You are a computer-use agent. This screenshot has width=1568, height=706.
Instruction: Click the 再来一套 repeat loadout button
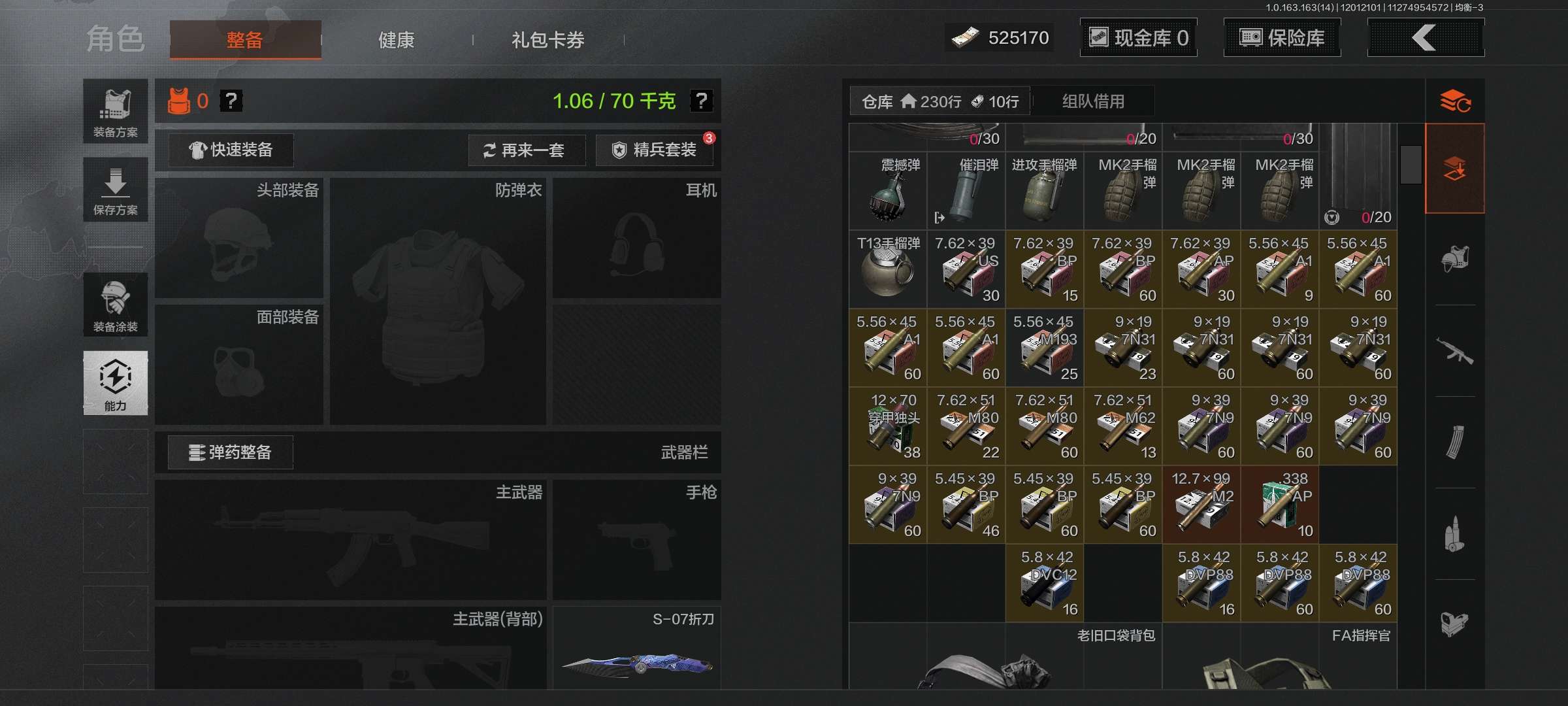click(x=527, y=150)
